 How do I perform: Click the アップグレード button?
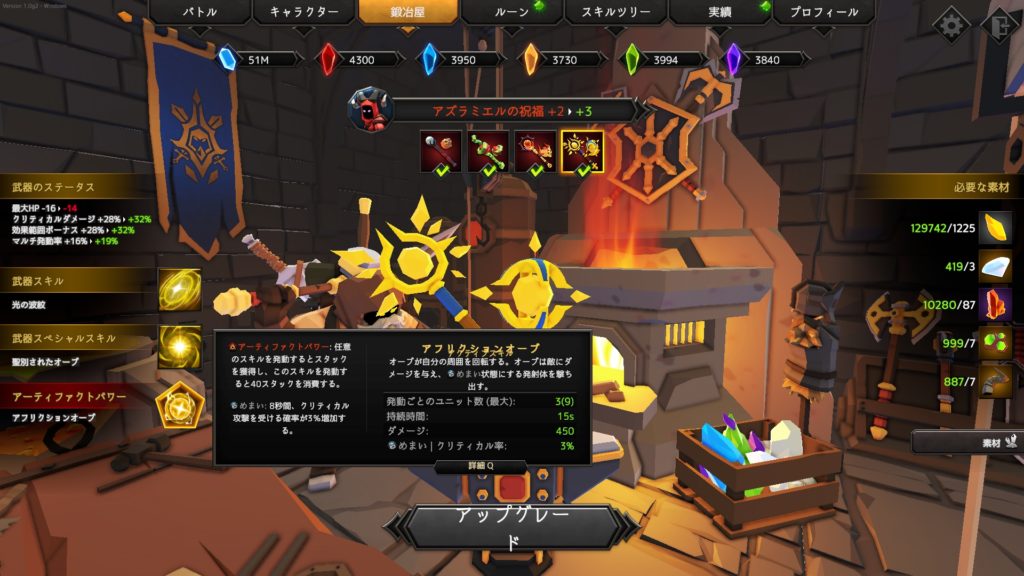point(512,527)
